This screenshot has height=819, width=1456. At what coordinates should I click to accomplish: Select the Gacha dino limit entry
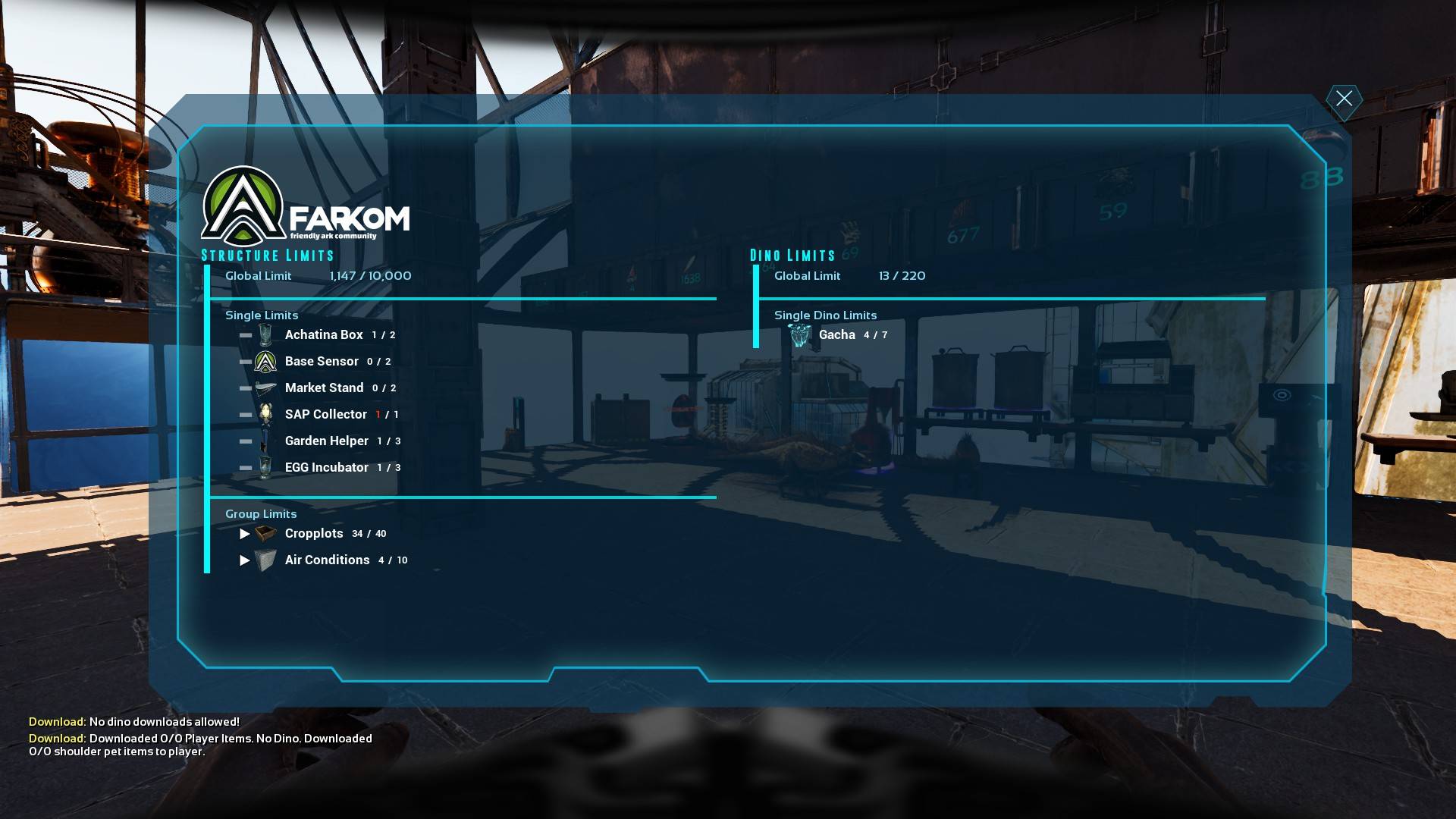[836, 334]
